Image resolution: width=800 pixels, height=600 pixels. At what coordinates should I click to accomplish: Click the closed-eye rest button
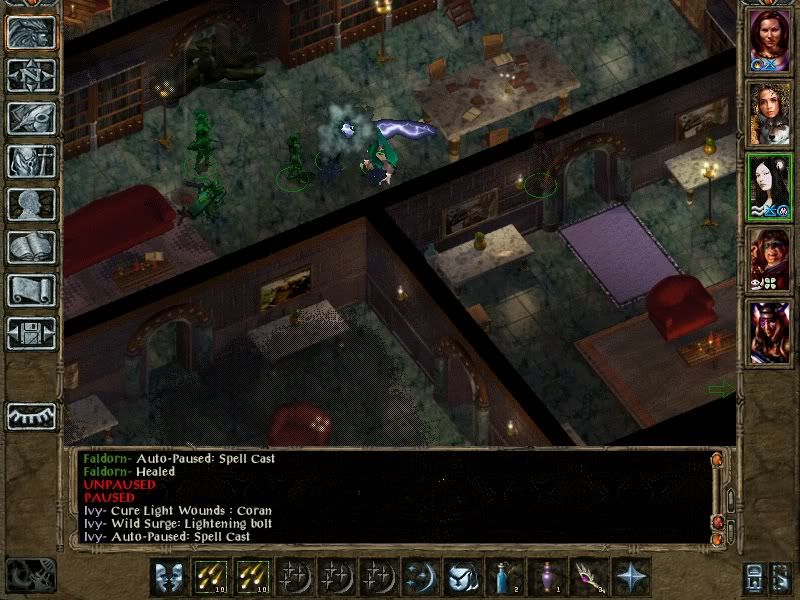point(31,415)
